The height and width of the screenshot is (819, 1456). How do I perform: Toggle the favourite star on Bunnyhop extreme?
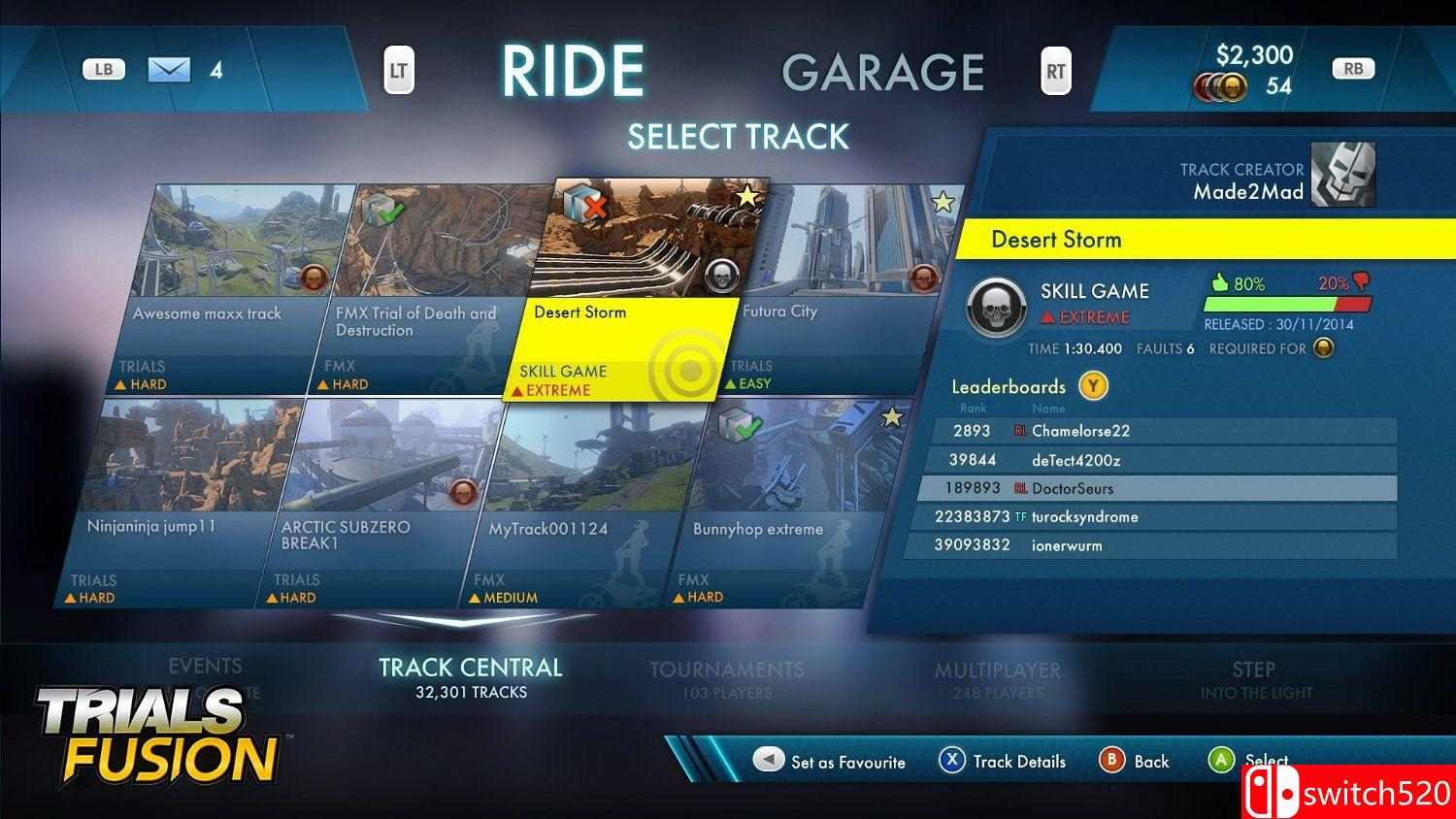(x=892, y=415)
